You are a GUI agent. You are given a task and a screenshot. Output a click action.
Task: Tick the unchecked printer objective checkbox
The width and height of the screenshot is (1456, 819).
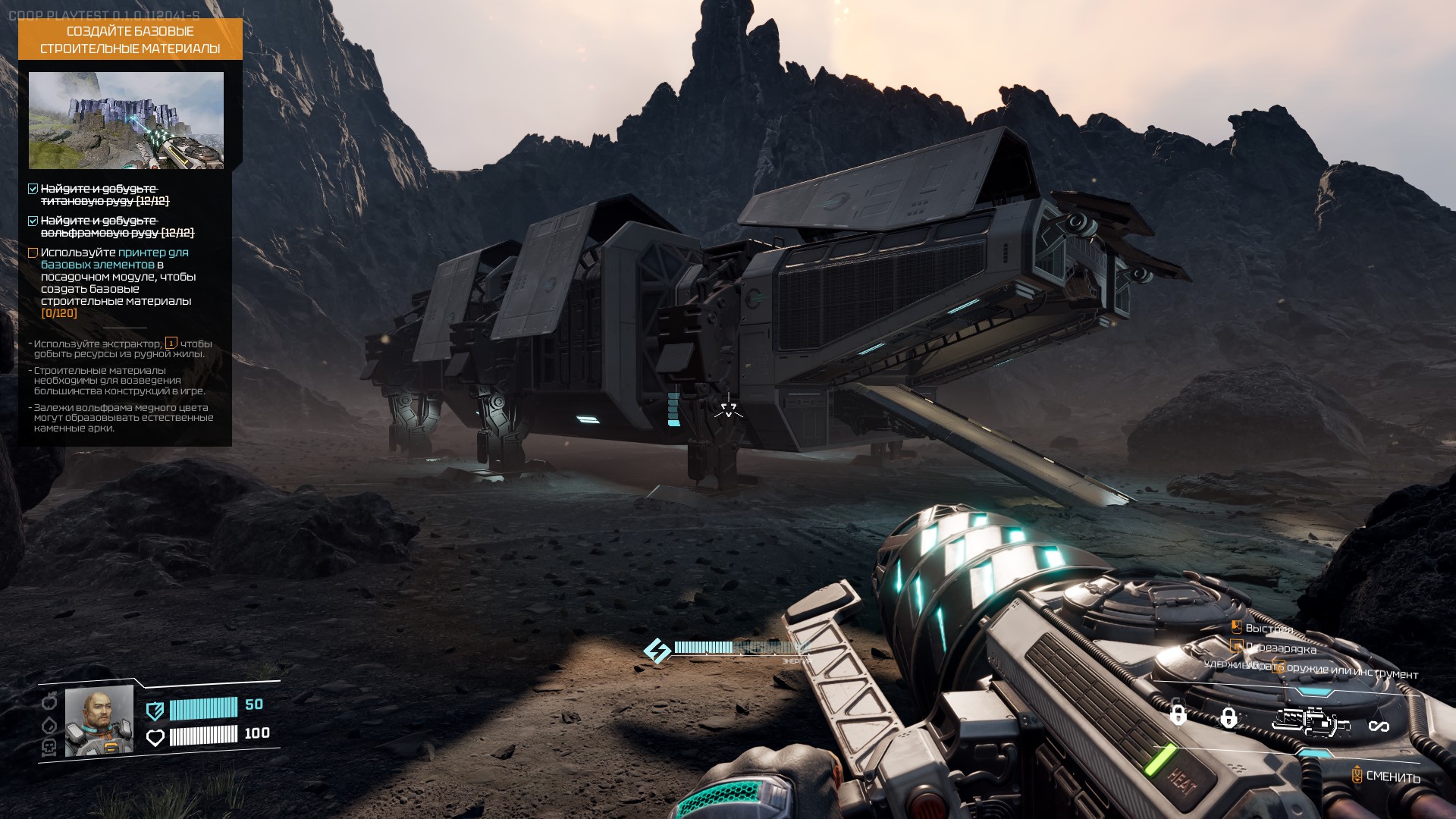[33, 253]
